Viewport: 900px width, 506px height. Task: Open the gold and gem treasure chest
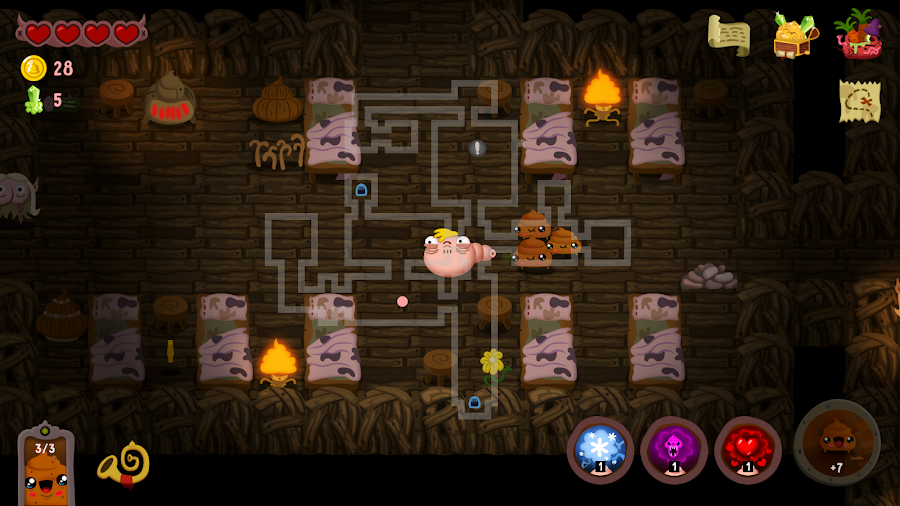point(793,35)
